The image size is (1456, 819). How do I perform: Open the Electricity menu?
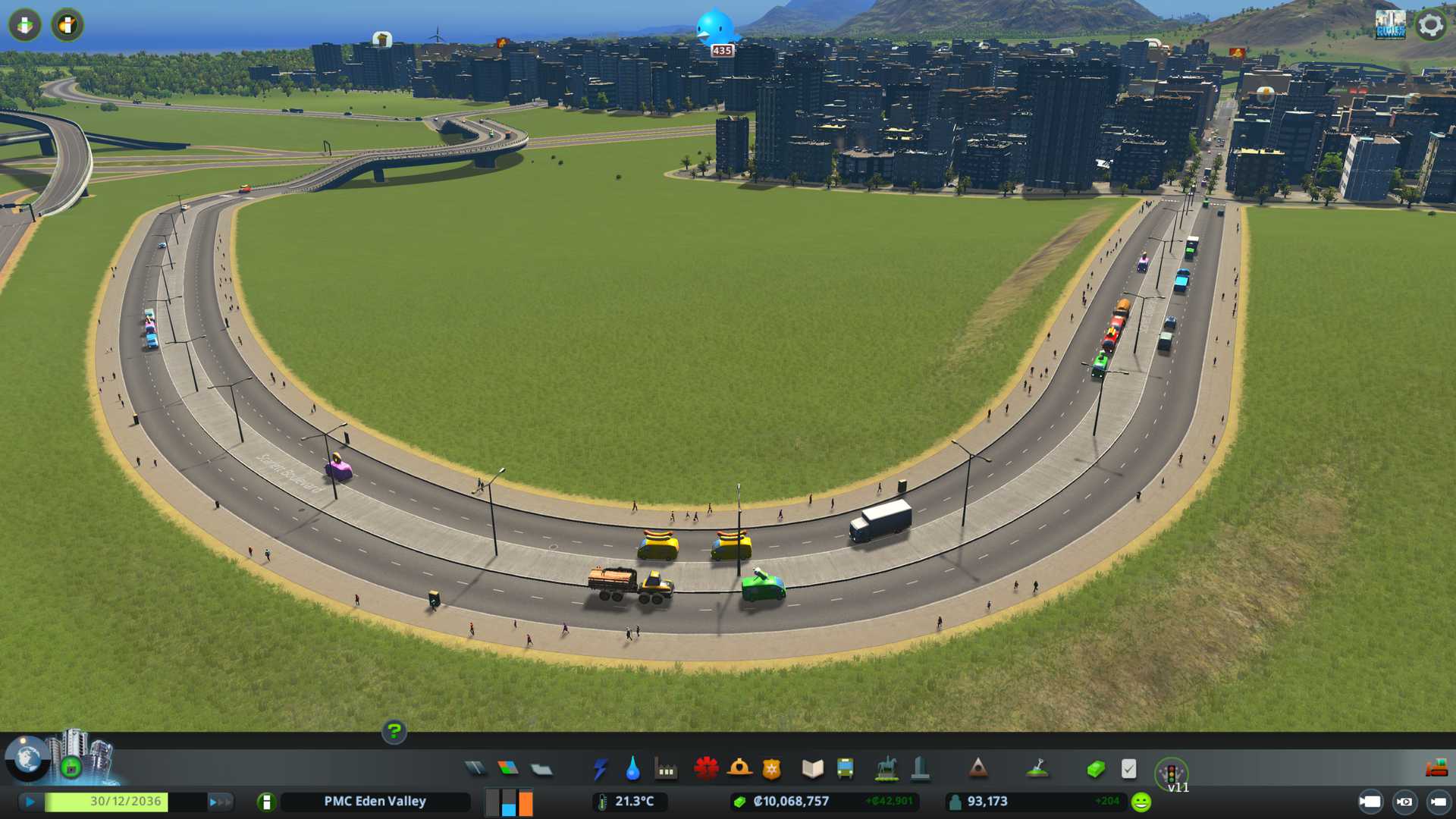[x=600, y=769]
